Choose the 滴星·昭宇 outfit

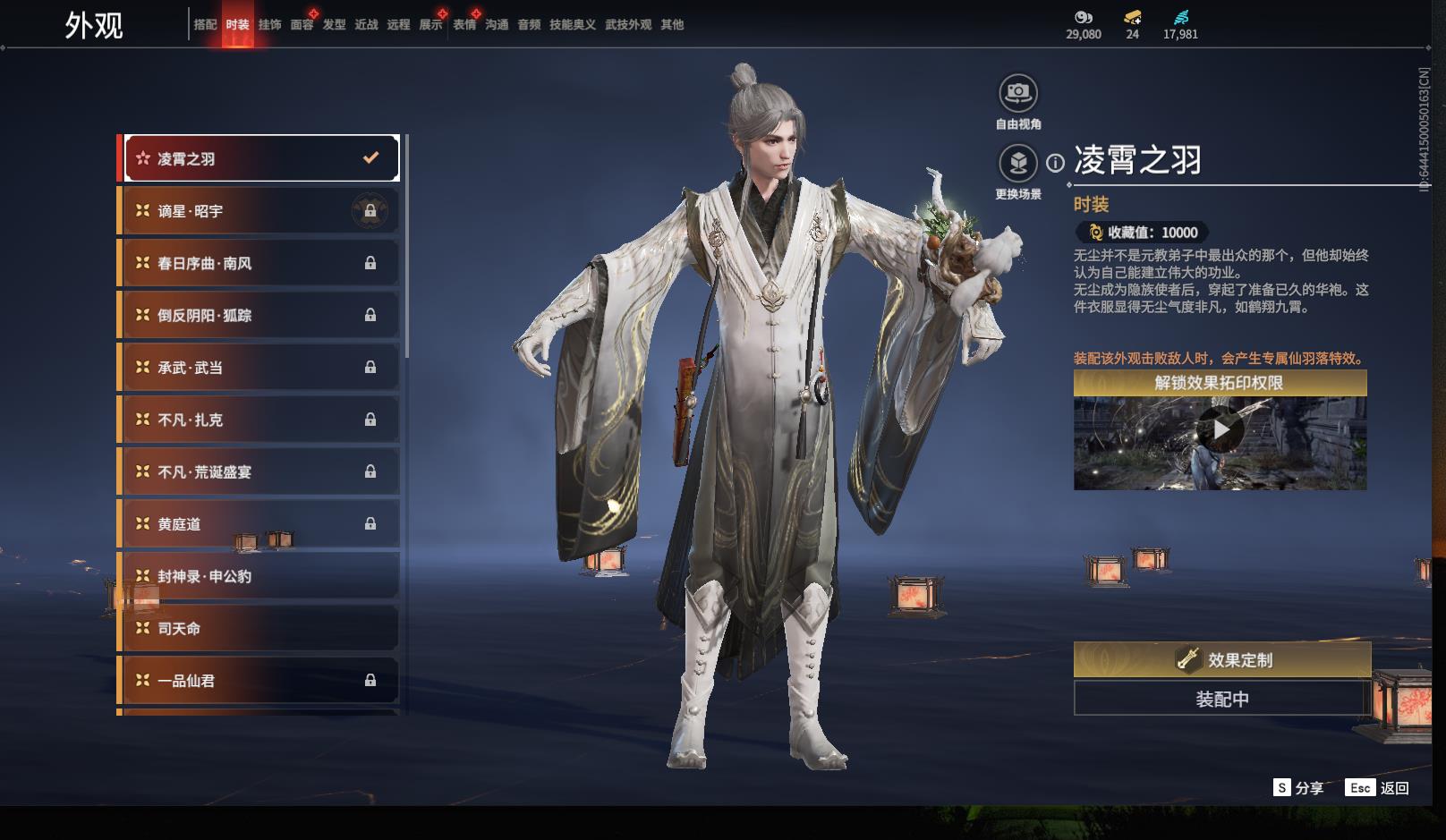pyautogui.click(x=260, y=211)
